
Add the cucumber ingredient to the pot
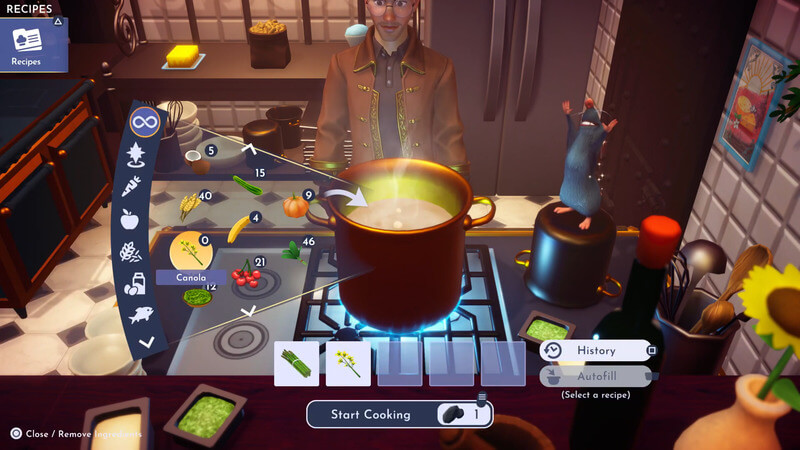(x=247, y=185)
